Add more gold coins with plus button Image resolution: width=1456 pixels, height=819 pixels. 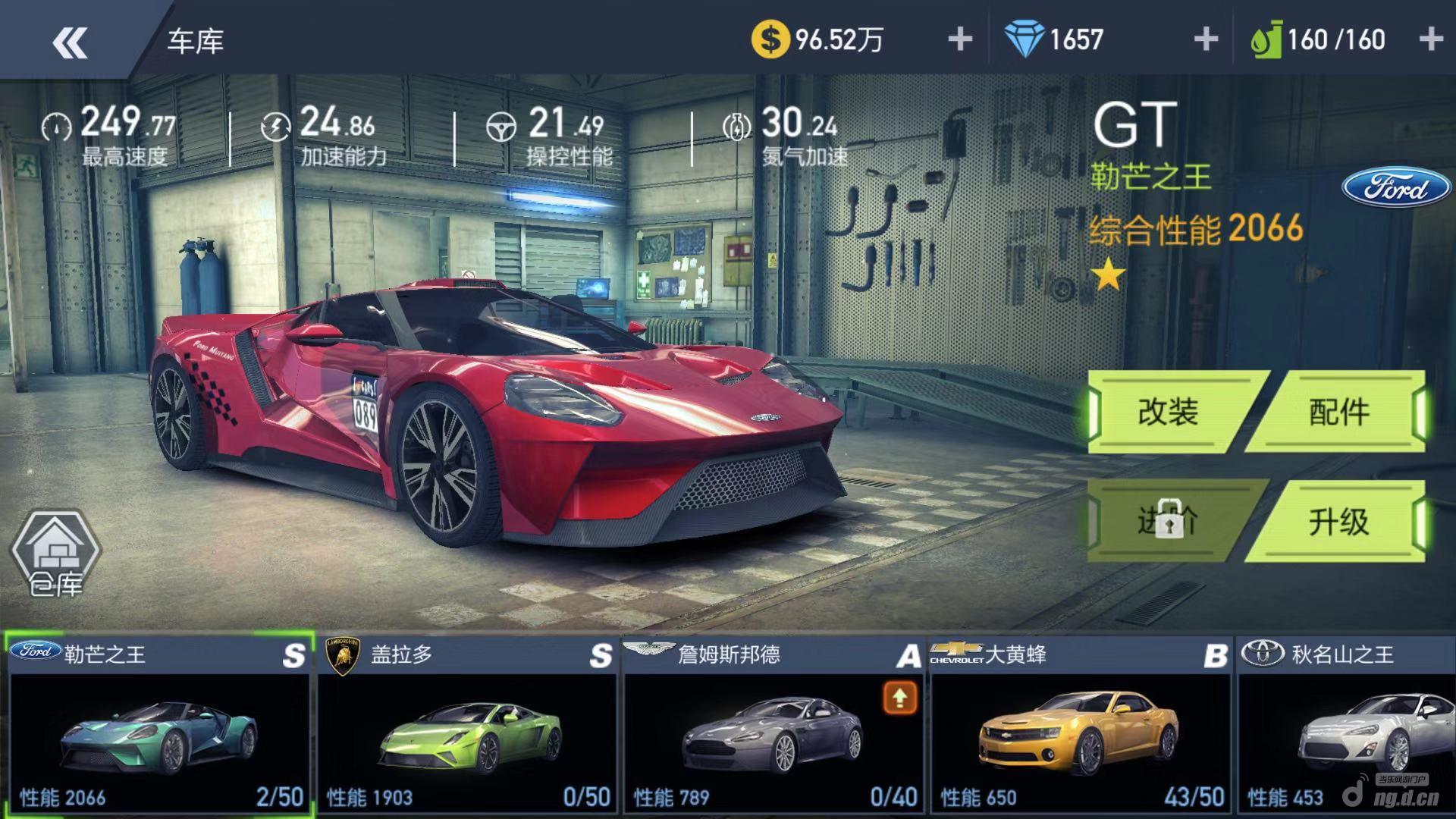pyautogui.click(x=960, y=39)
